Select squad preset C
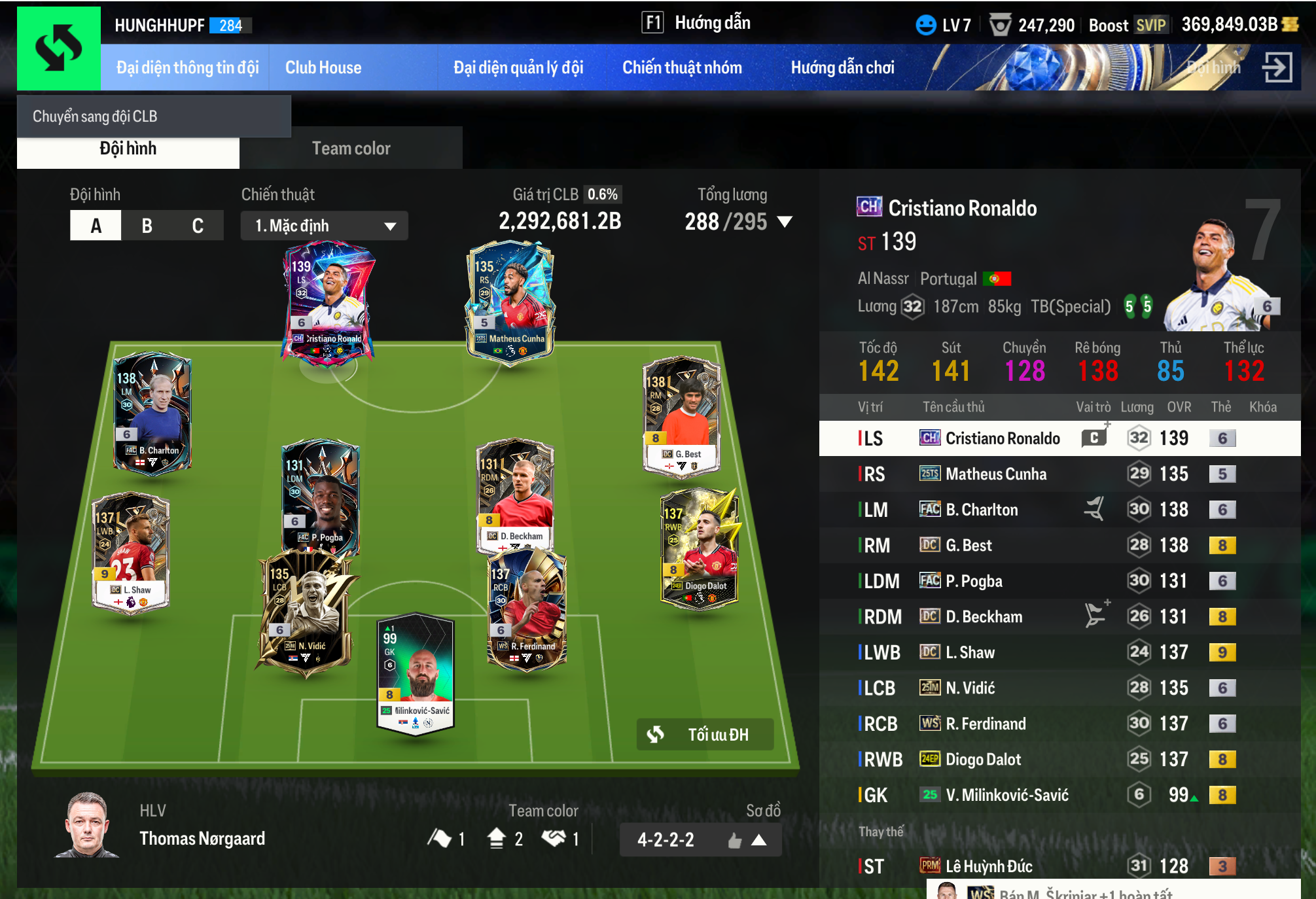 (198, 226)
